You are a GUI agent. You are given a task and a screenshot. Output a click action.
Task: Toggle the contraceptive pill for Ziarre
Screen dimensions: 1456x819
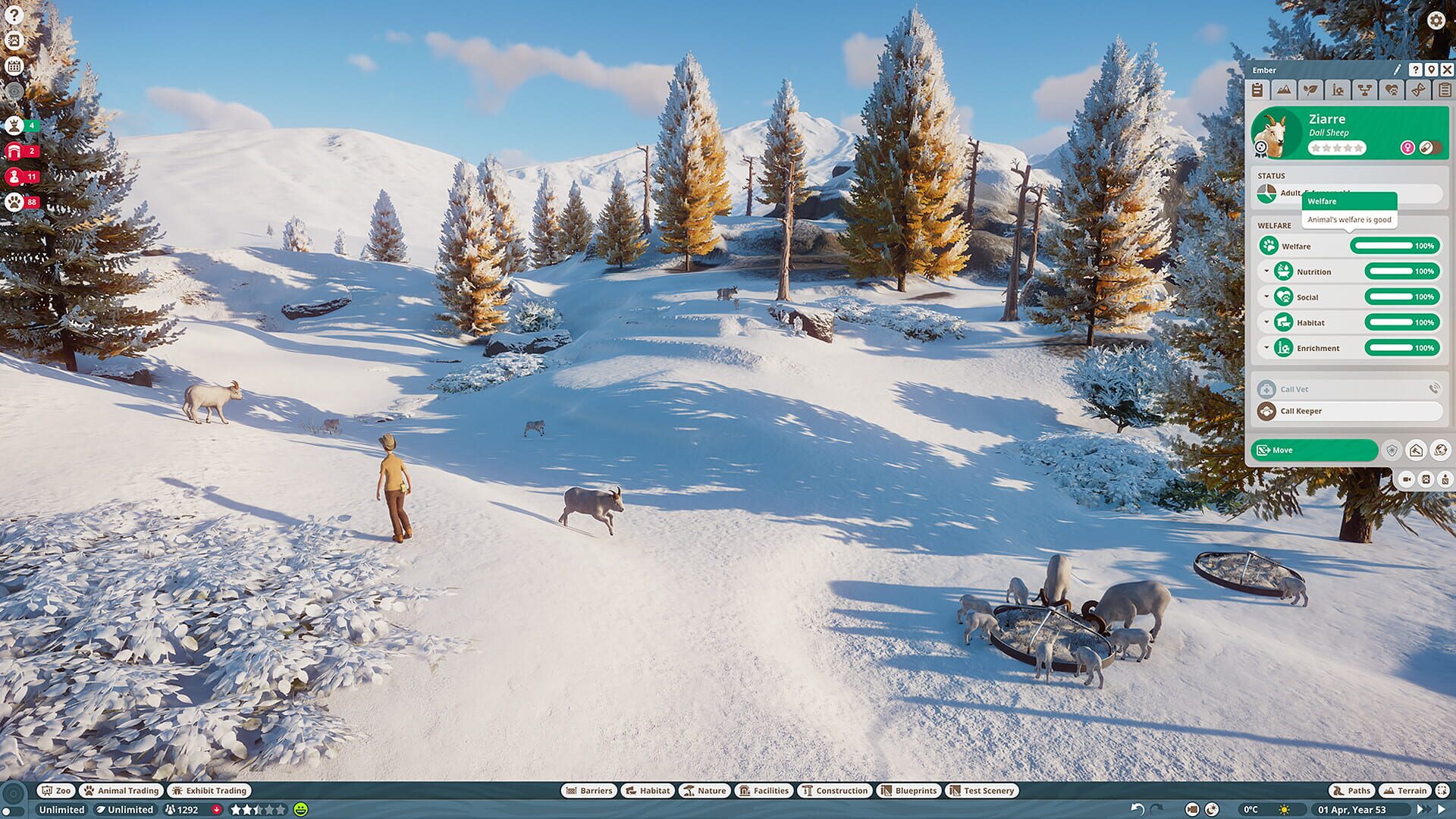1425,149
